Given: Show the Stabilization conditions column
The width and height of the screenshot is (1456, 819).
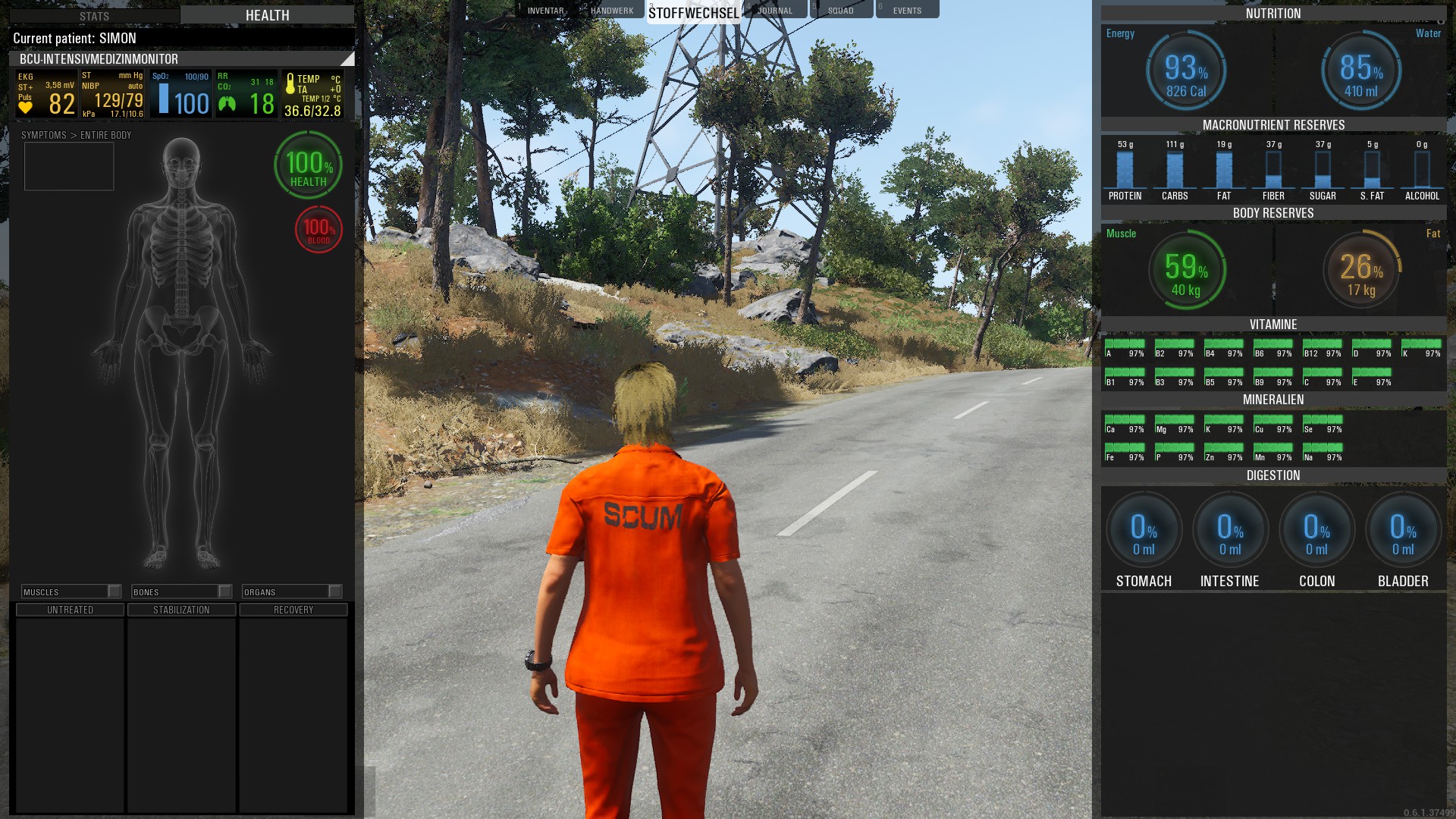Looking at the screenshot, I should [x=181, y=610].
